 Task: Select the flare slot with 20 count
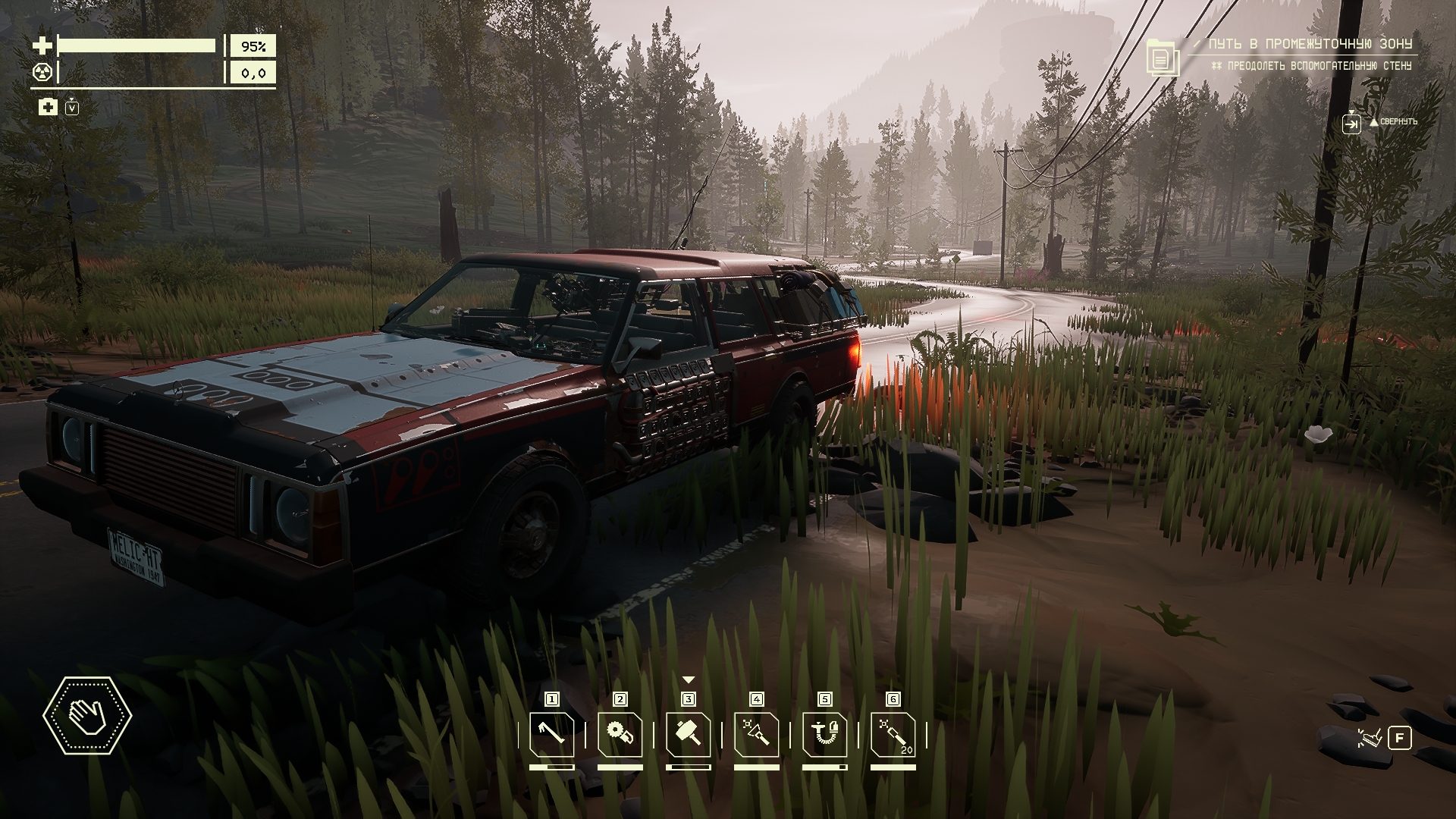[x=893, y=735]
